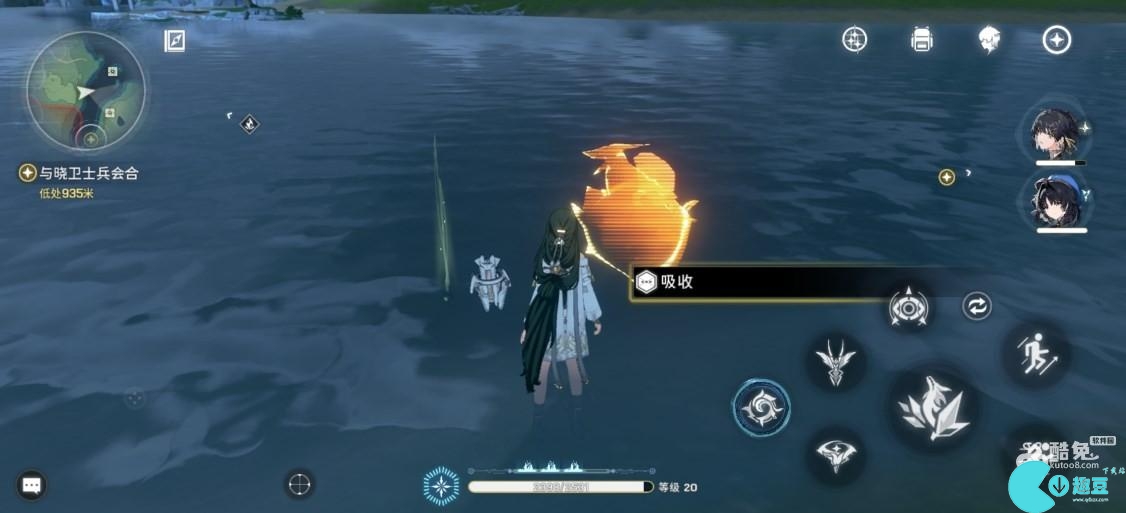The width and height of the screenshot is (1126, 513).
Task: Trigger the lower diamond-shaped skill button
Action: (835, 455)
